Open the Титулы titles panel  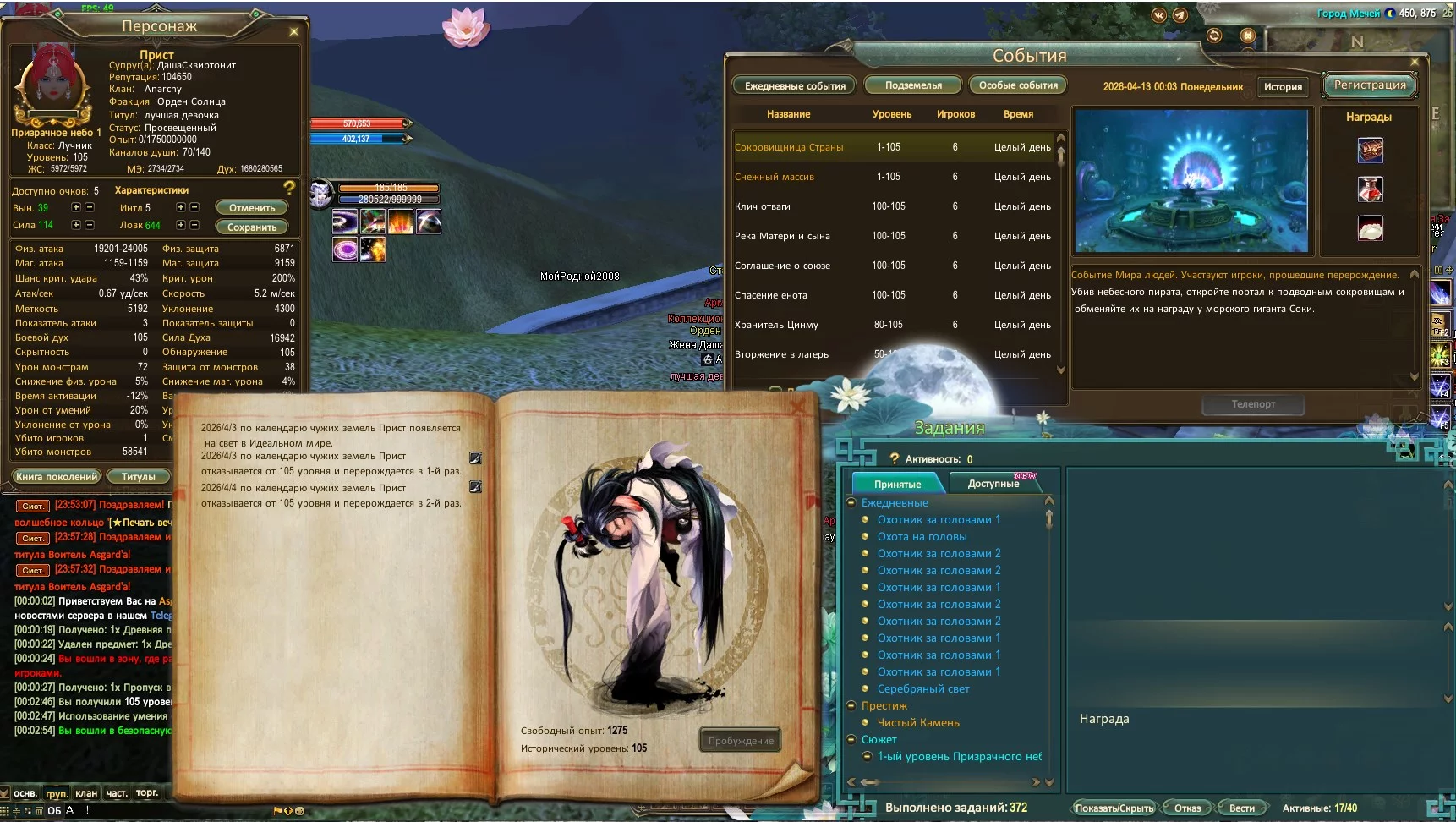(139, 477)
